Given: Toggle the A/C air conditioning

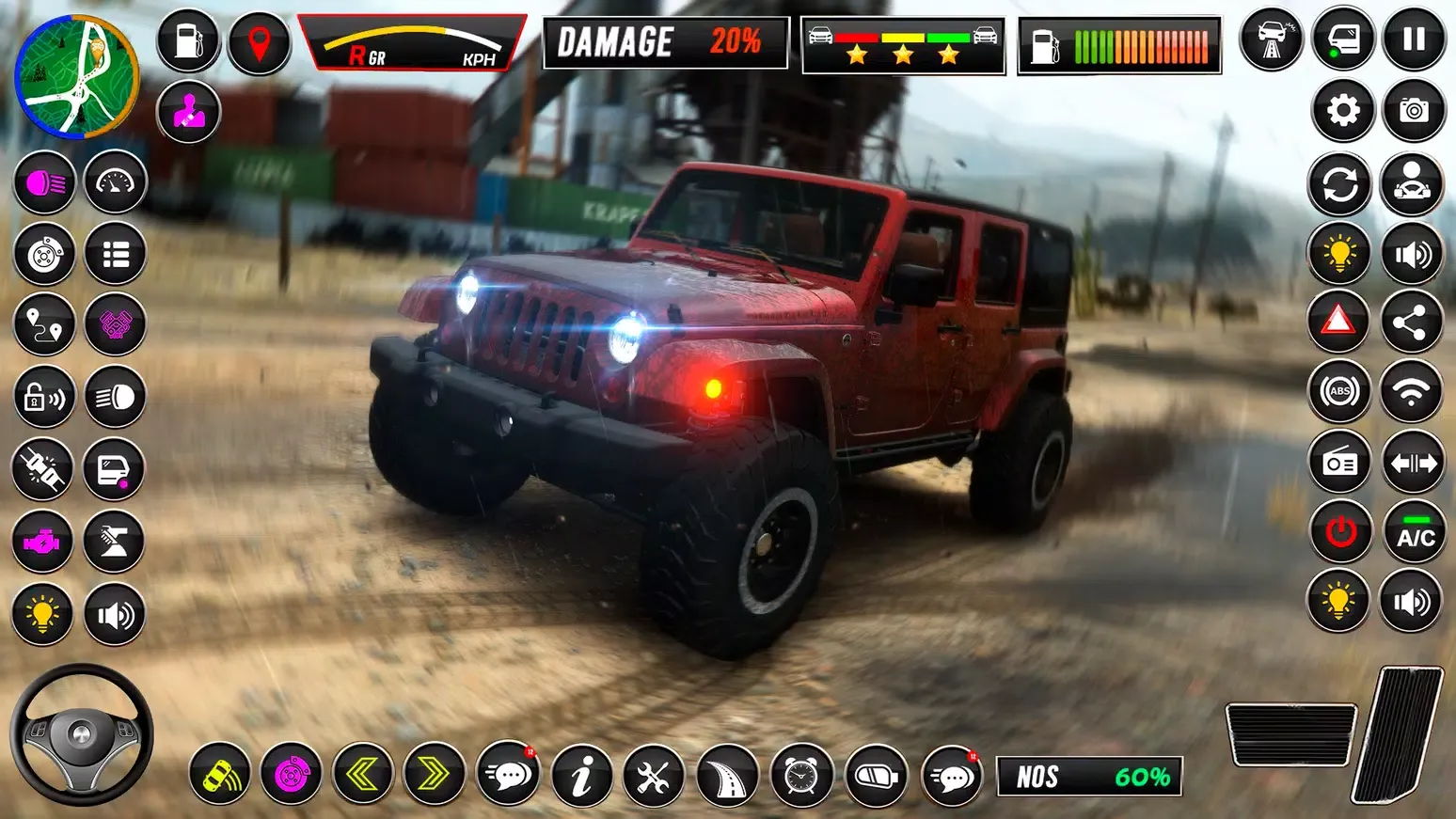Looking at the screenshot, I should (x=1414, y=531).
